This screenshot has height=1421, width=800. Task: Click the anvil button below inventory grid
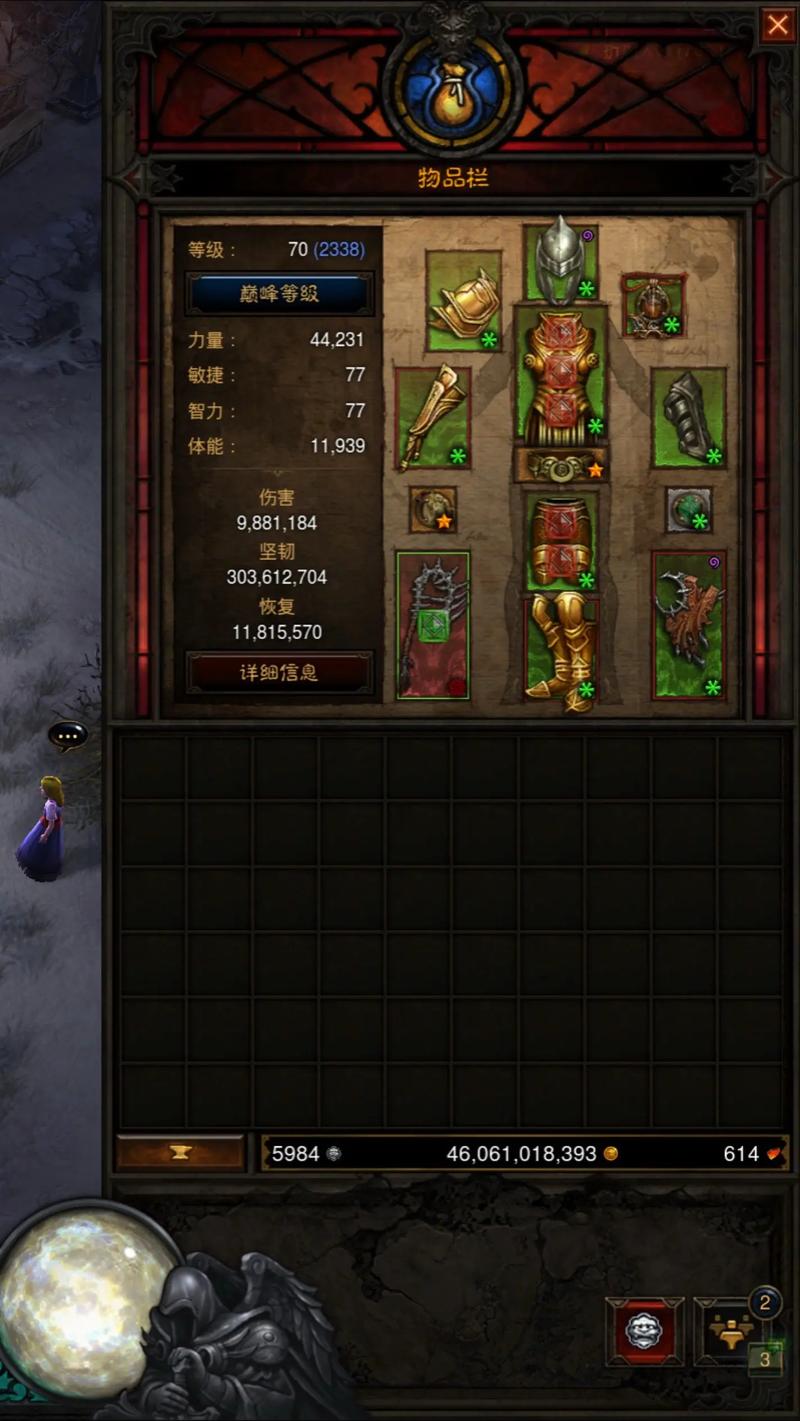click(x=180, y=1153)
